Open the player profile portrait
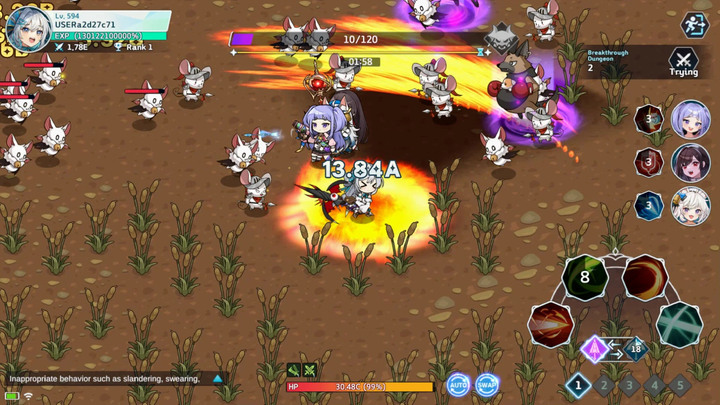Screen dimensions: 720x405 [x=28, y=28]
